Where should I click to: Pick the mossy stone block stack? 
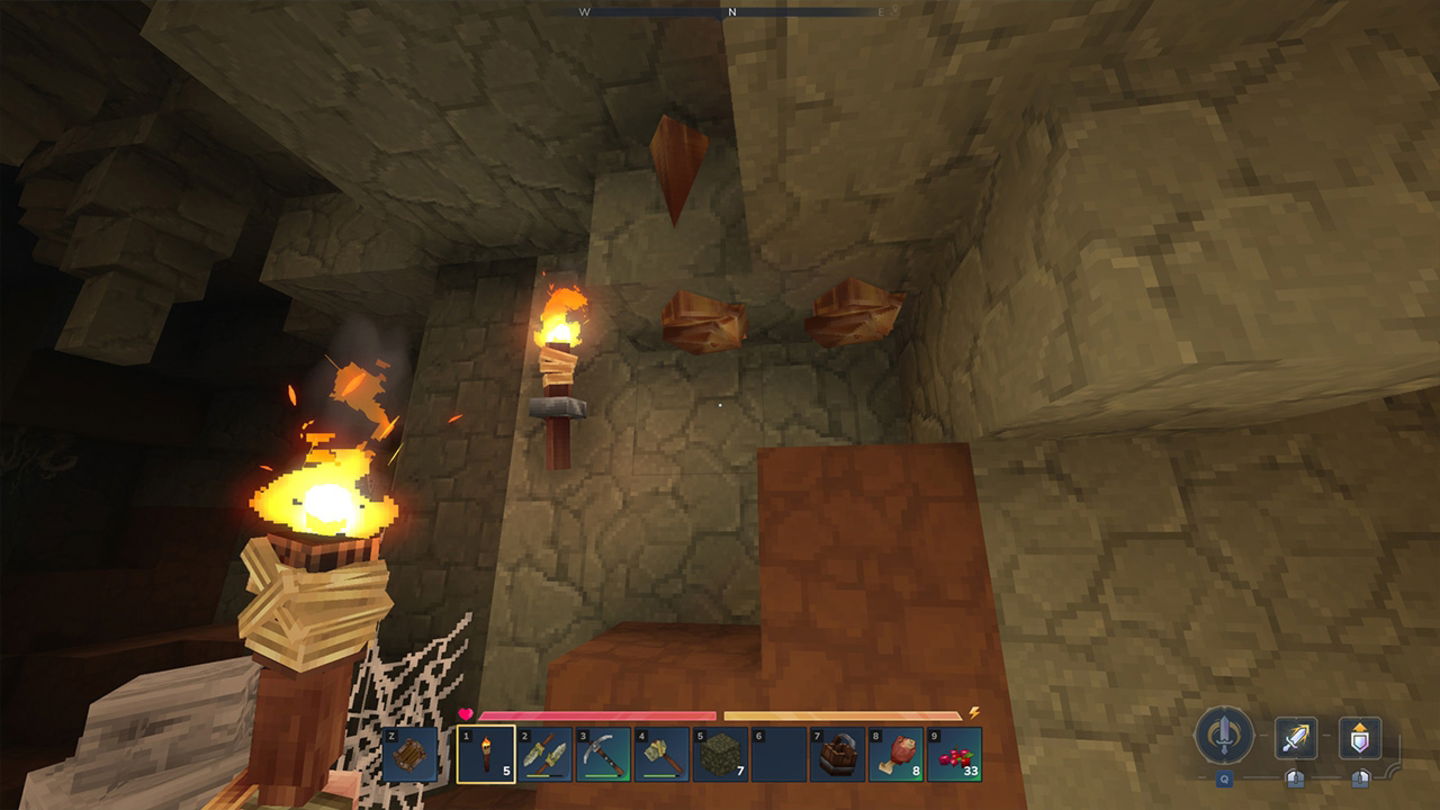pos(720,755)
